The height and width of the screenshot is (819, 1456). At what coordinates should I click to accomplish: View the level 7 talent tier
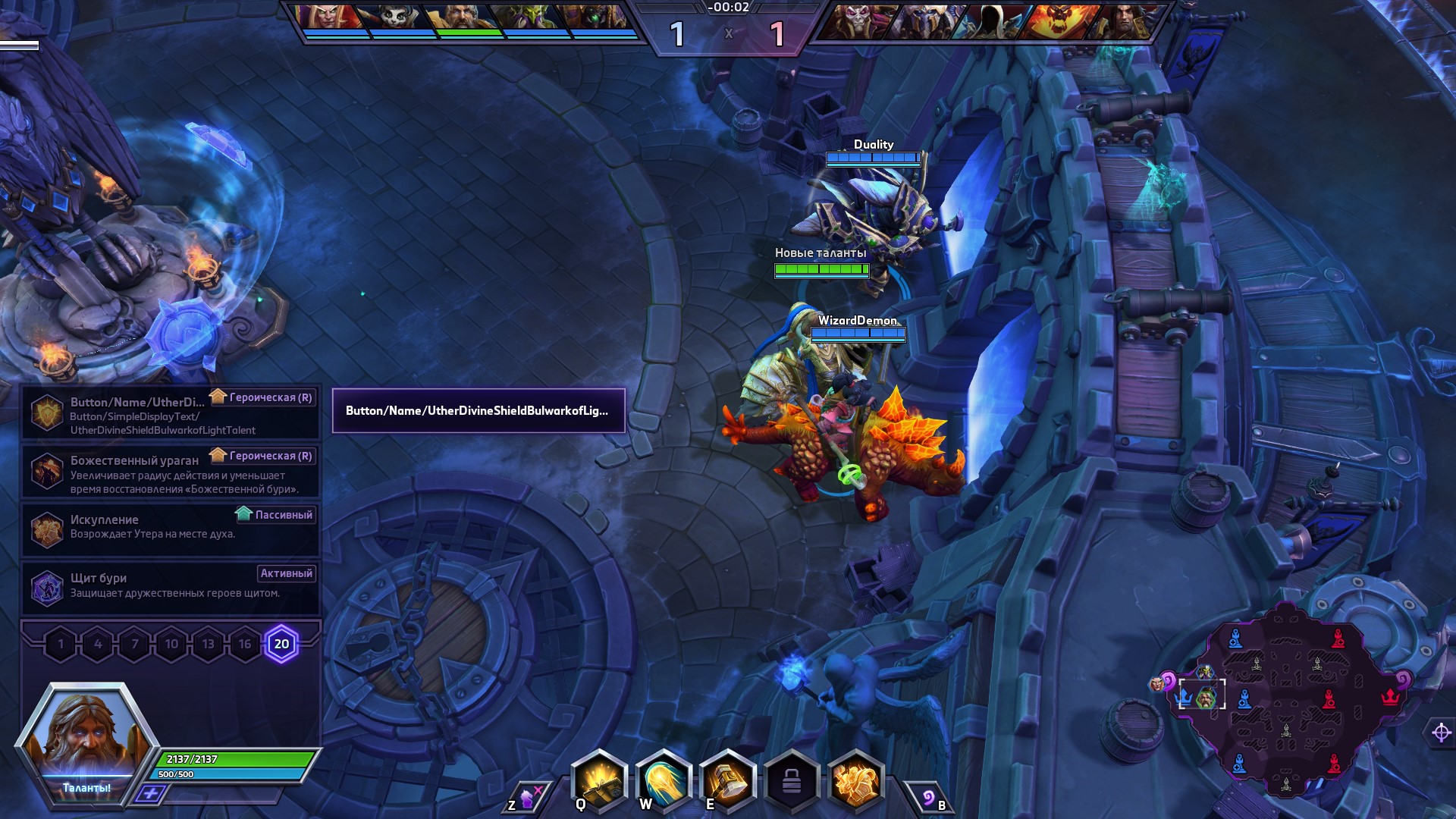[x=135, y=645]
